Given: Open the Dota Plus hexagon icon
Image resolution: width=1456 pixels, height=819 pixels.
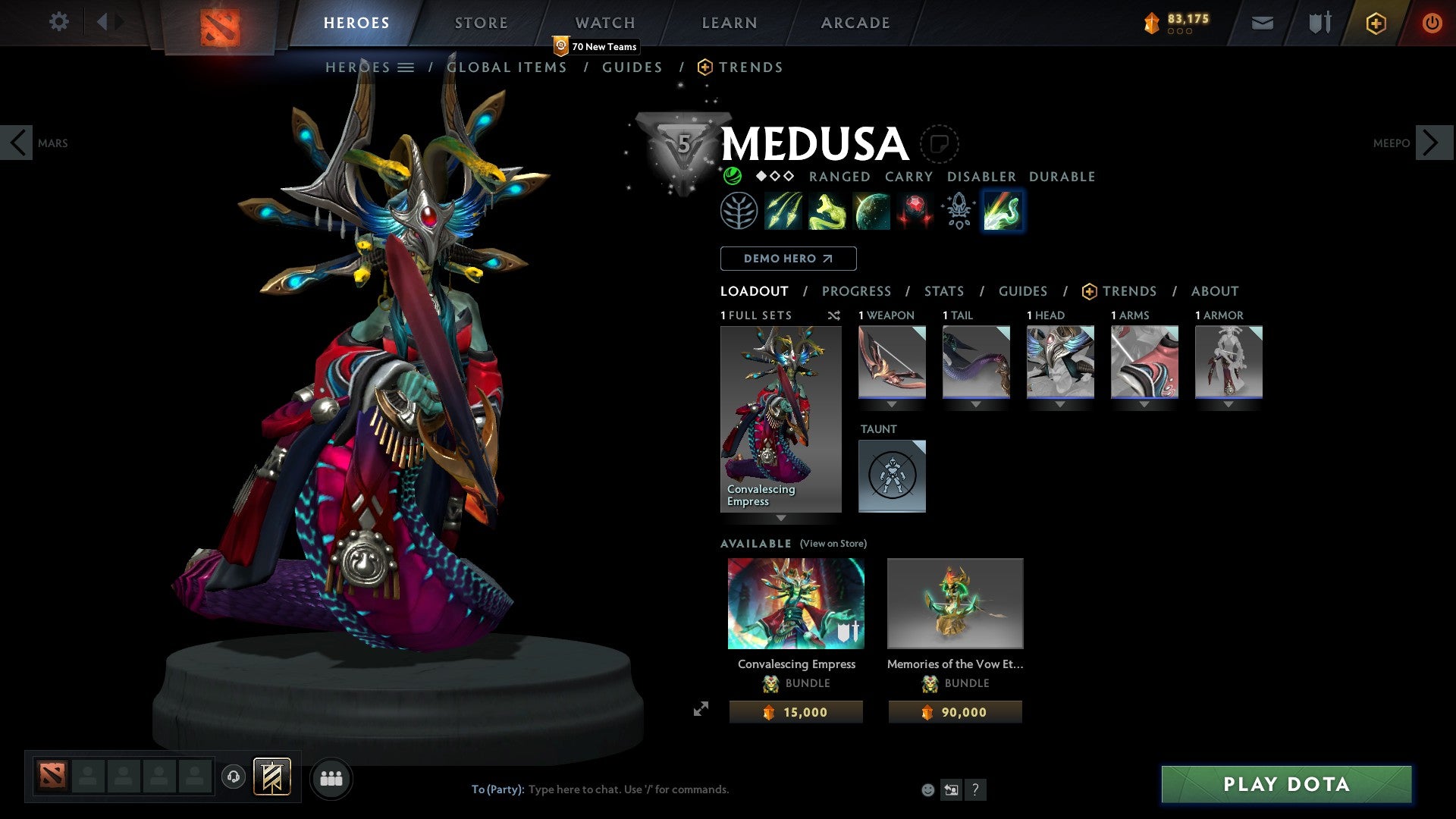Looking at the screenshot, I should (1375, 22).
